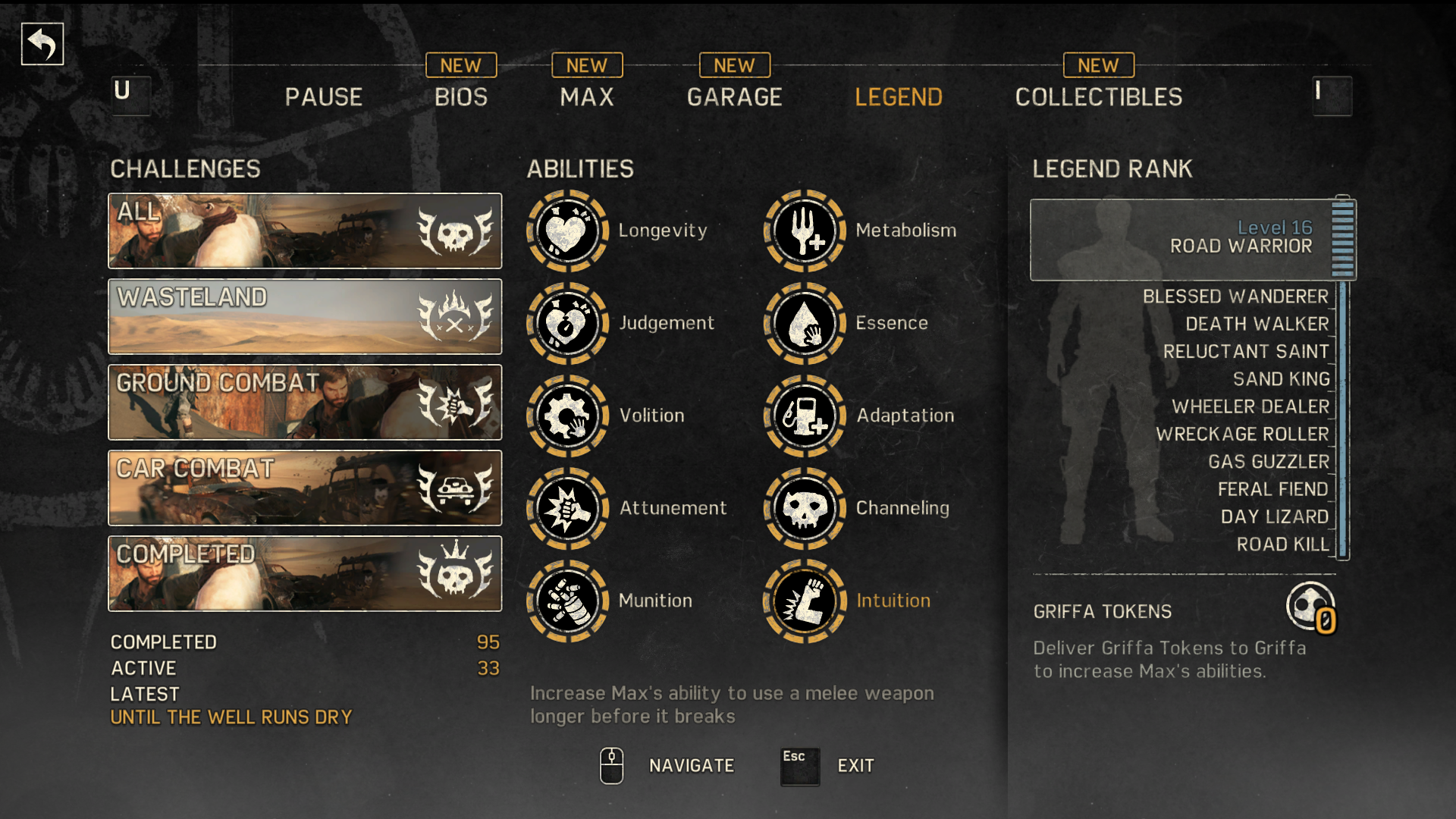Open the BIOS tab
This screenshot has height=819, width=1456.
pyautogui.click(x=461, y=97)
